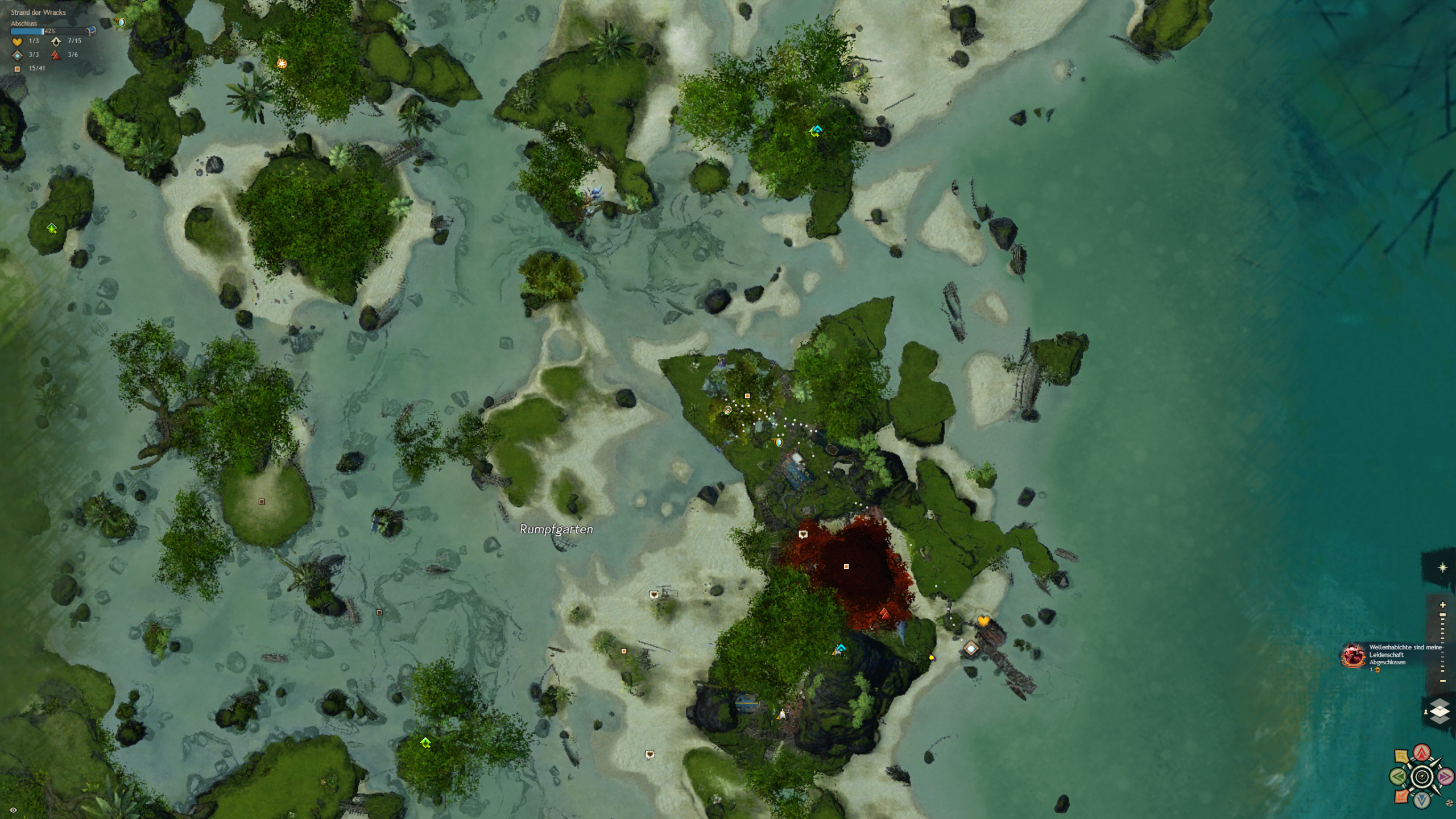Open the blue map completion reward chest
Screen dimensions: 1456x819
(x=90, y=31)
